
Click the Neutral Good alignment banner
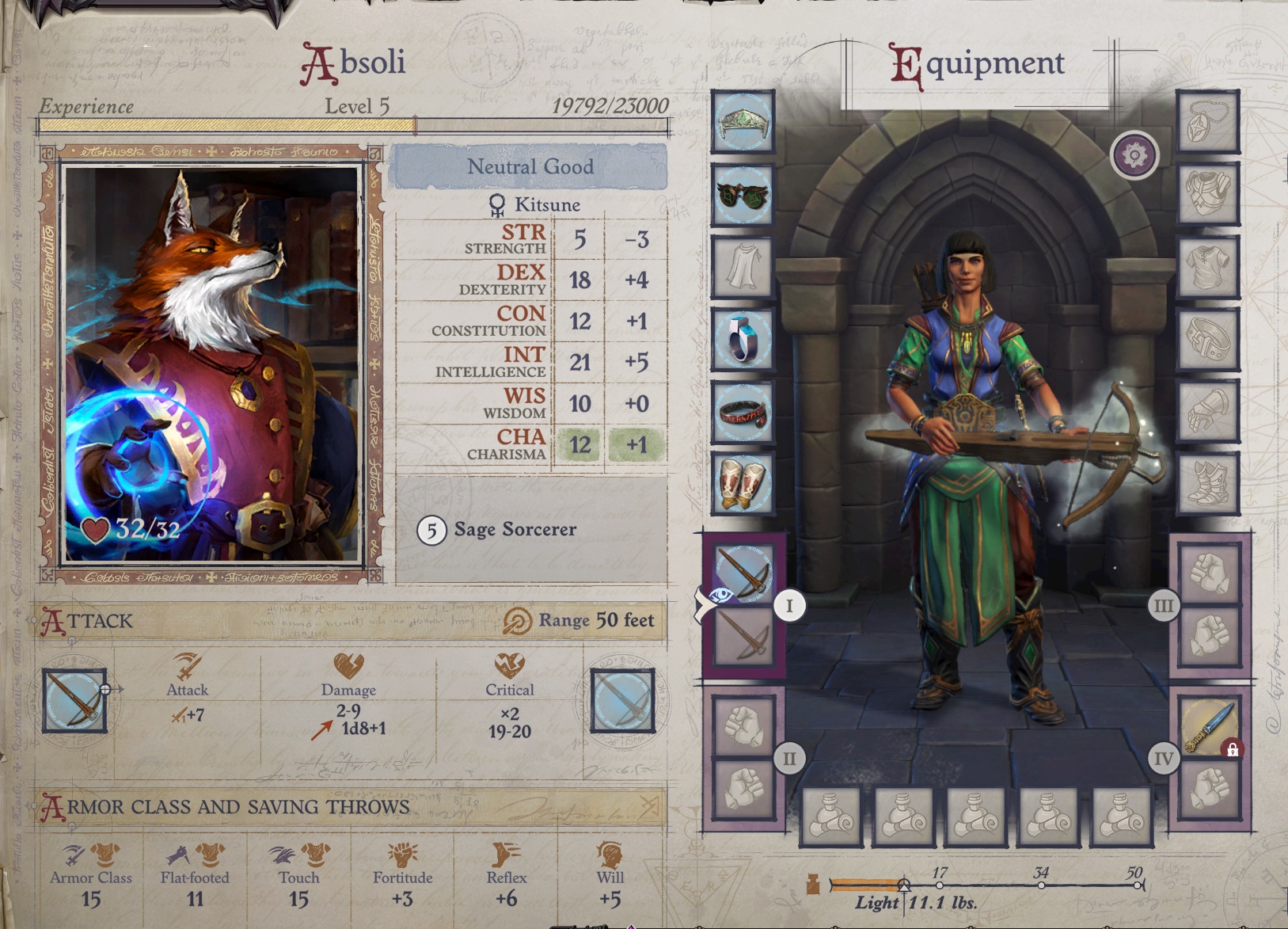click(530, 166)
